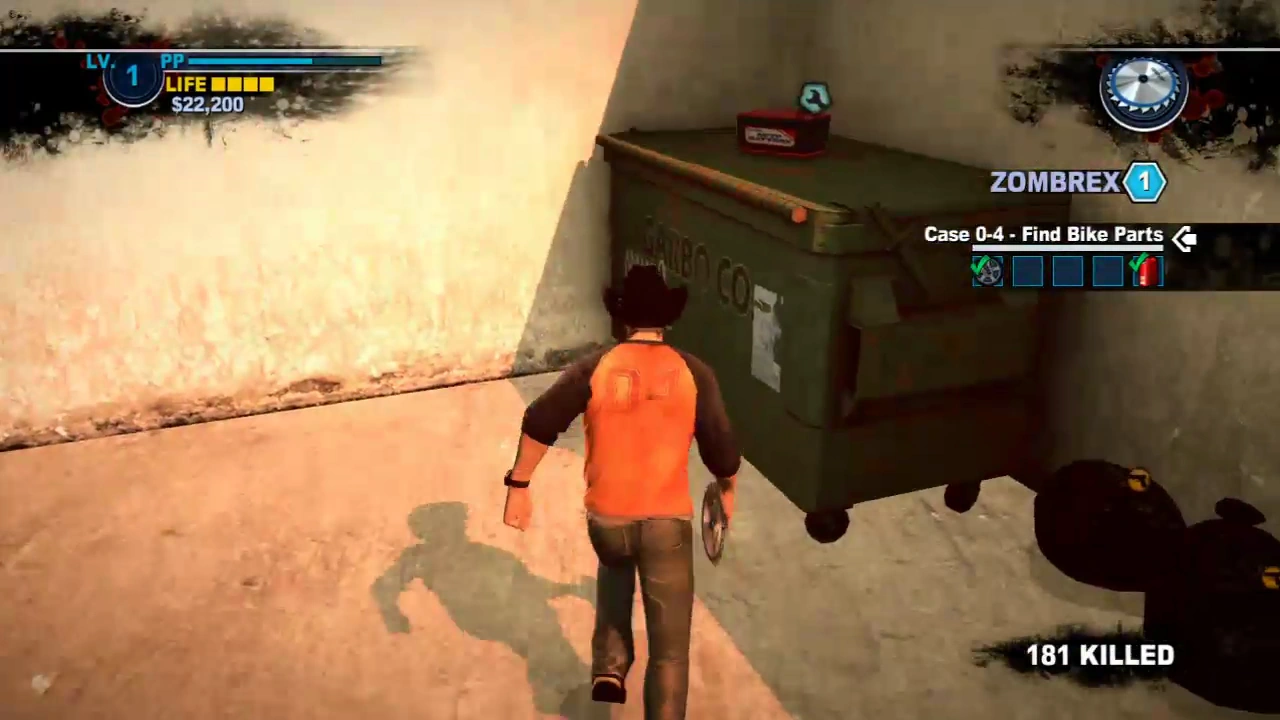This screenshot has width=1280, height=720.
Task: Click the $22,200 money display
Action: (206, 105)
